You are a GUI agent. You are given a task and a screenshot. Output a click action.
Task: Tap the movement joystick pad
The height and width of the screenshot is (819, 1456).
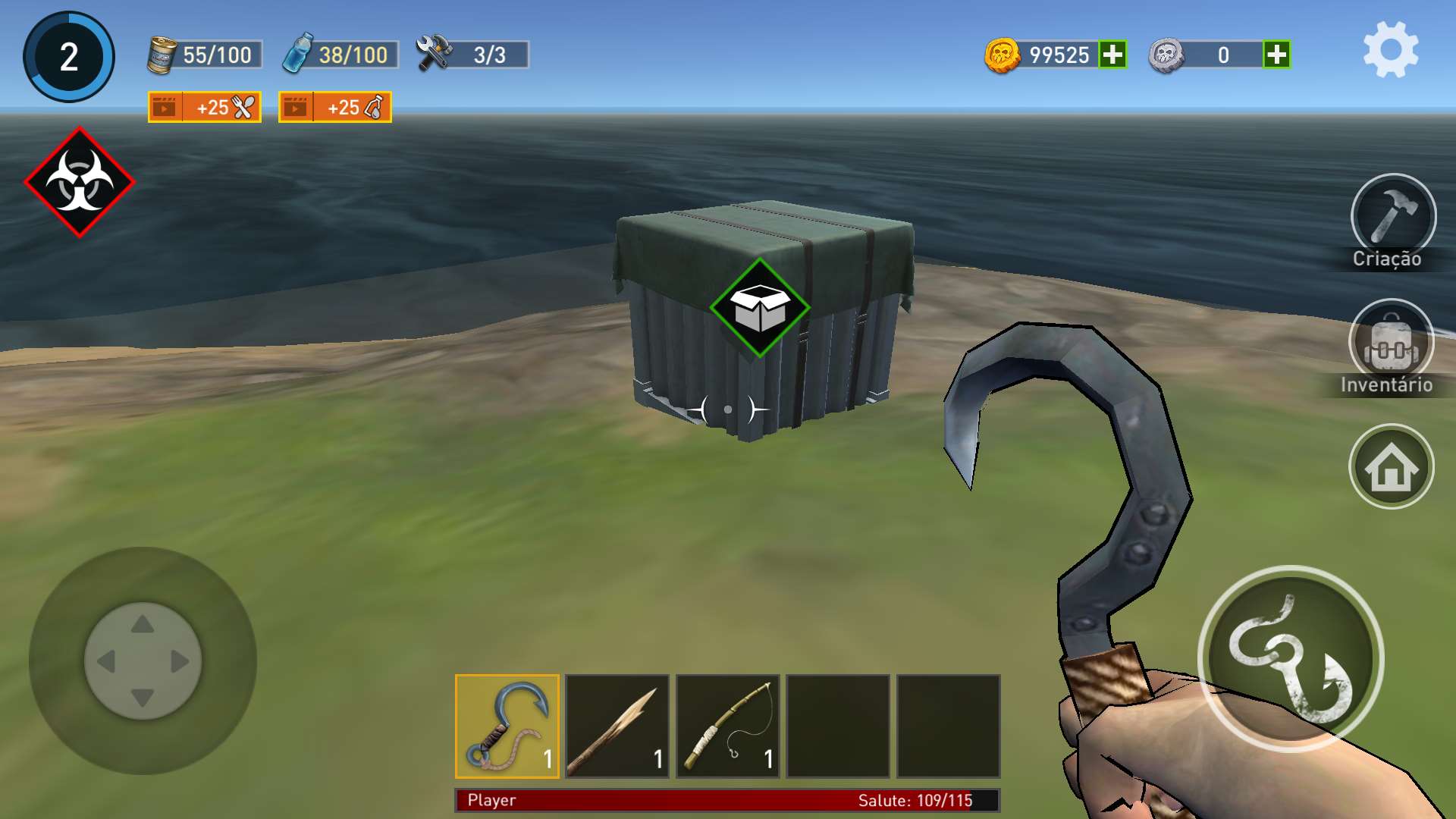tap(143, 661)
